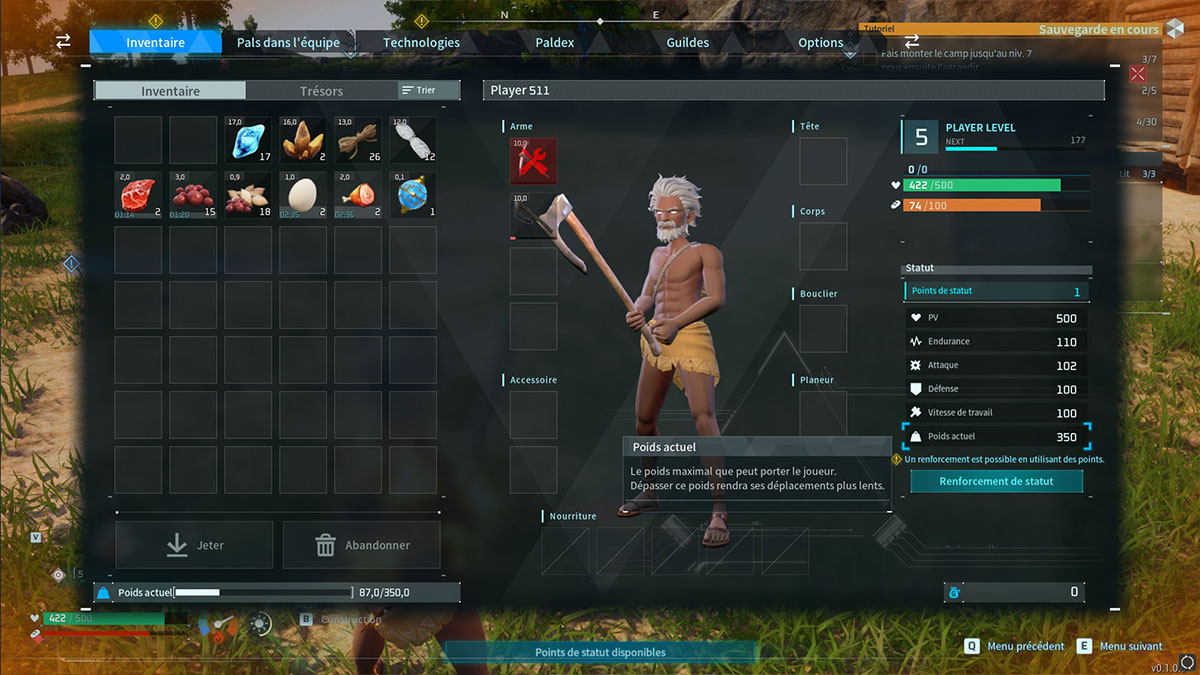
Task: Open the Pals dans l'équipe tab
Action: 288,43
